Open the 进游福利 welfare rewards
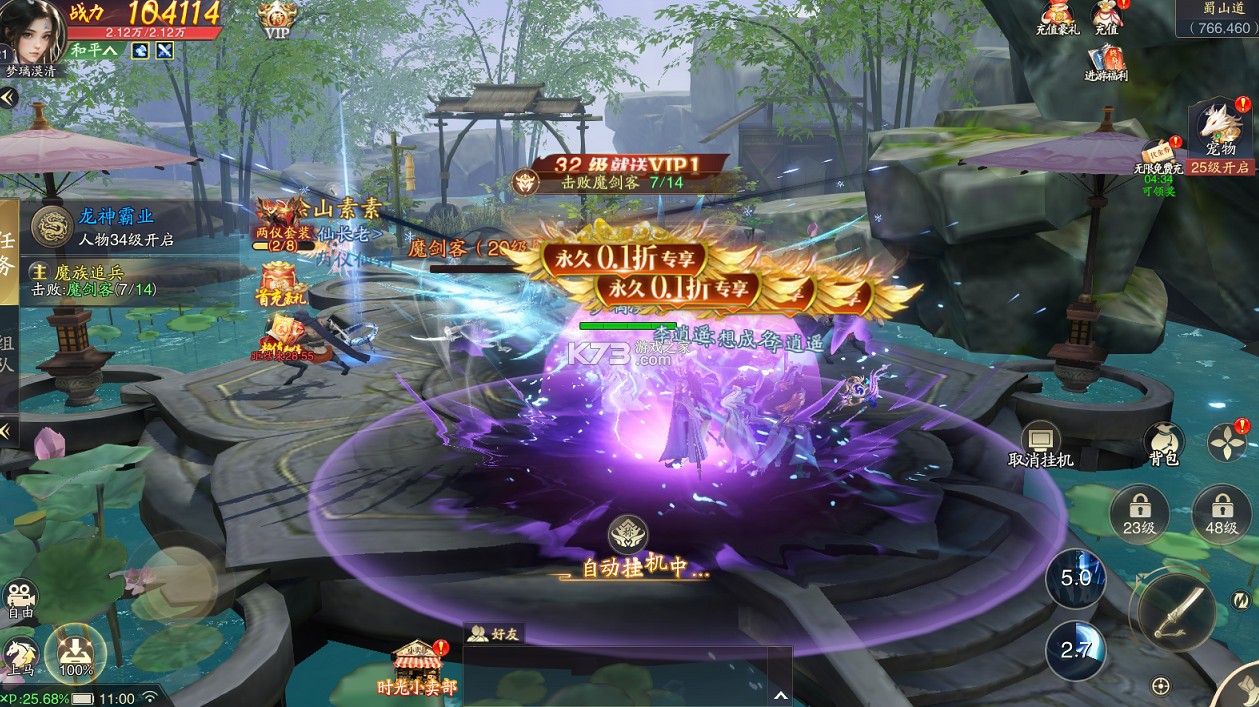Screen dimensions: 1259x707 [1106, 61]
